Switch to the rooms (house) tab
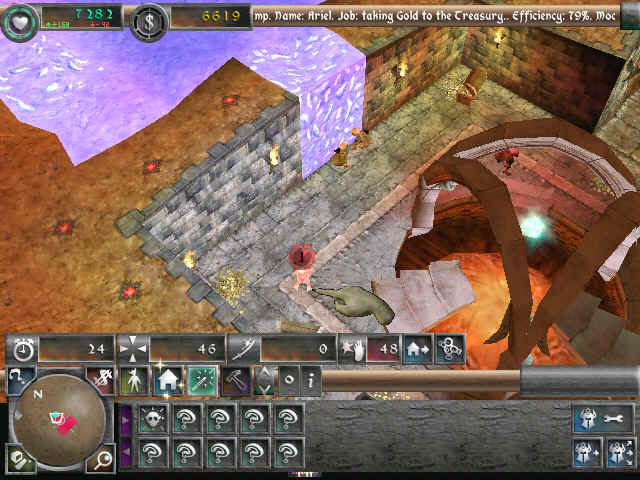Screen dimensions: 640x480 click(x=167, y=380)
